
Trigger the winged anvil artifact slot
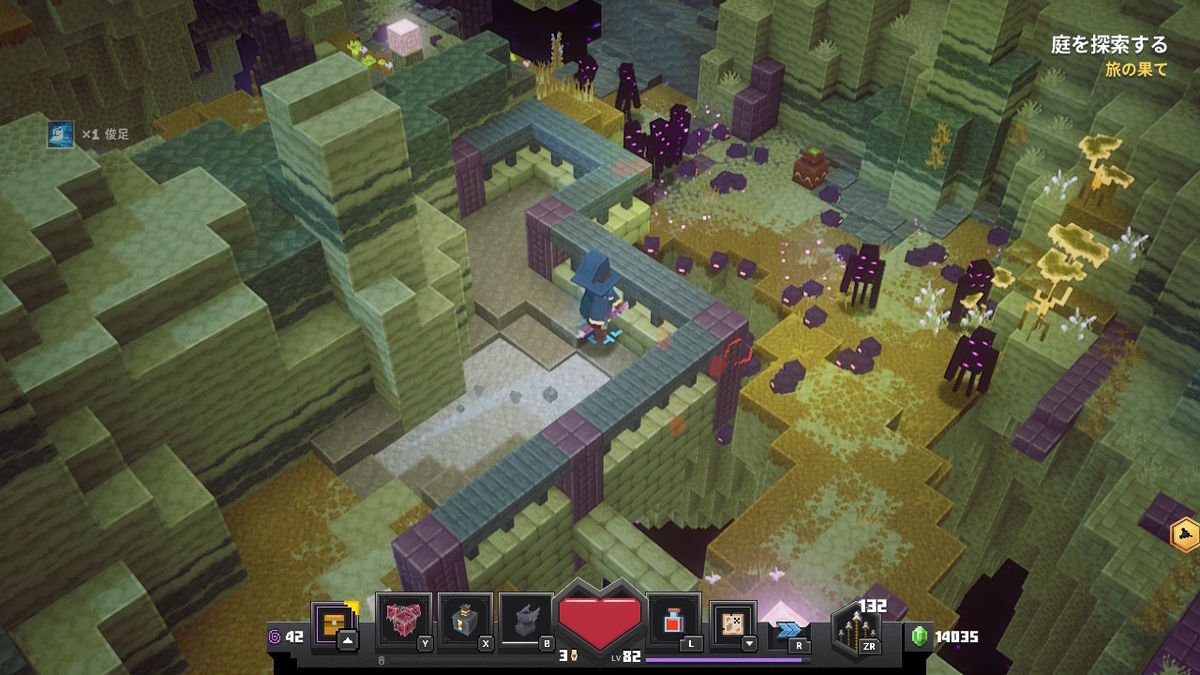coord(525,621)
